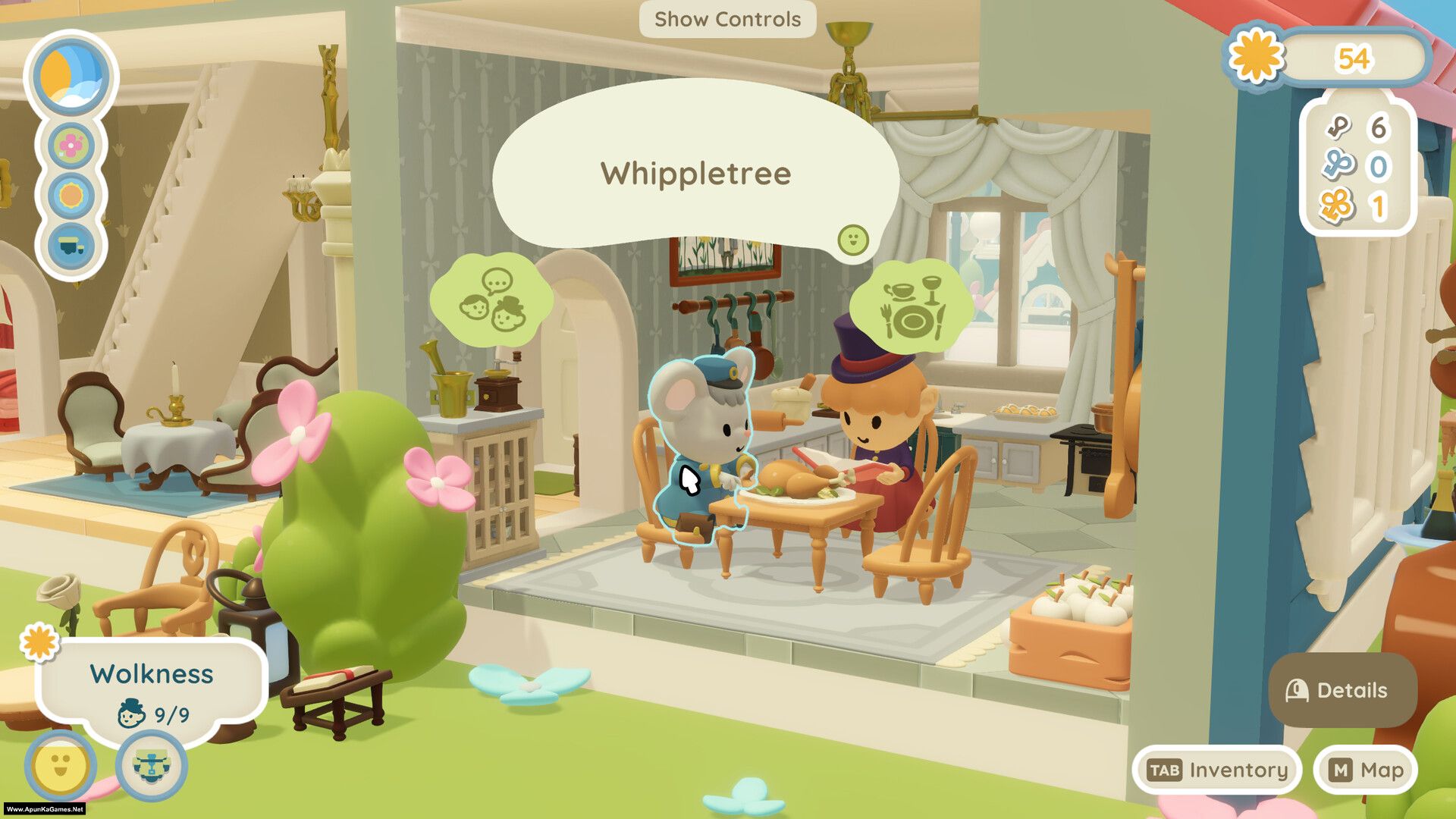Screen dimensions: 1456x819
Task: Open the Inventory
Action: click(x=1216, y=770)
